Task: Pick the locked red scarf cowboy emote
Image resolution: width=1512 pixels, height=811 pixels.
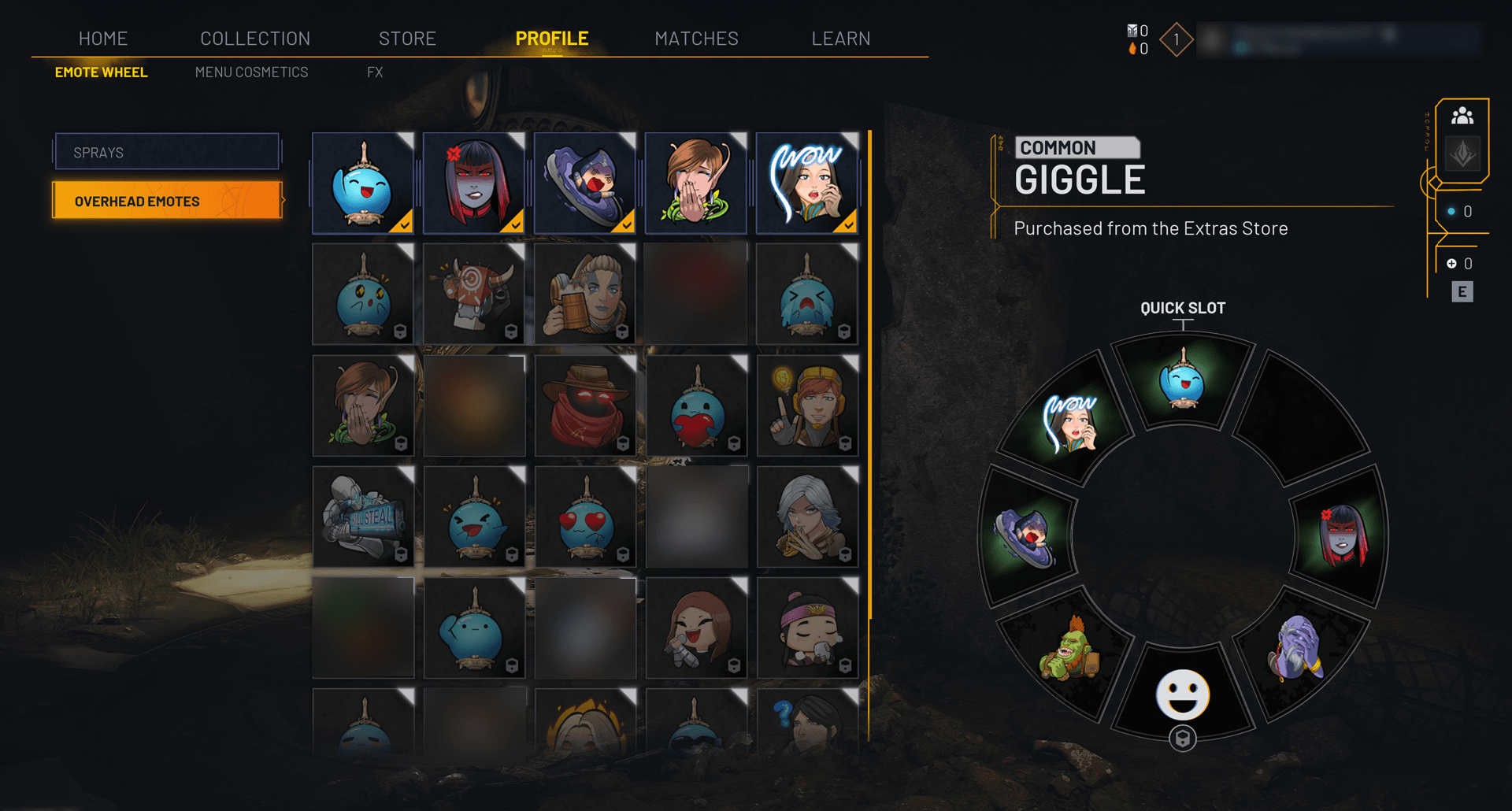Action: pos(585,405)
